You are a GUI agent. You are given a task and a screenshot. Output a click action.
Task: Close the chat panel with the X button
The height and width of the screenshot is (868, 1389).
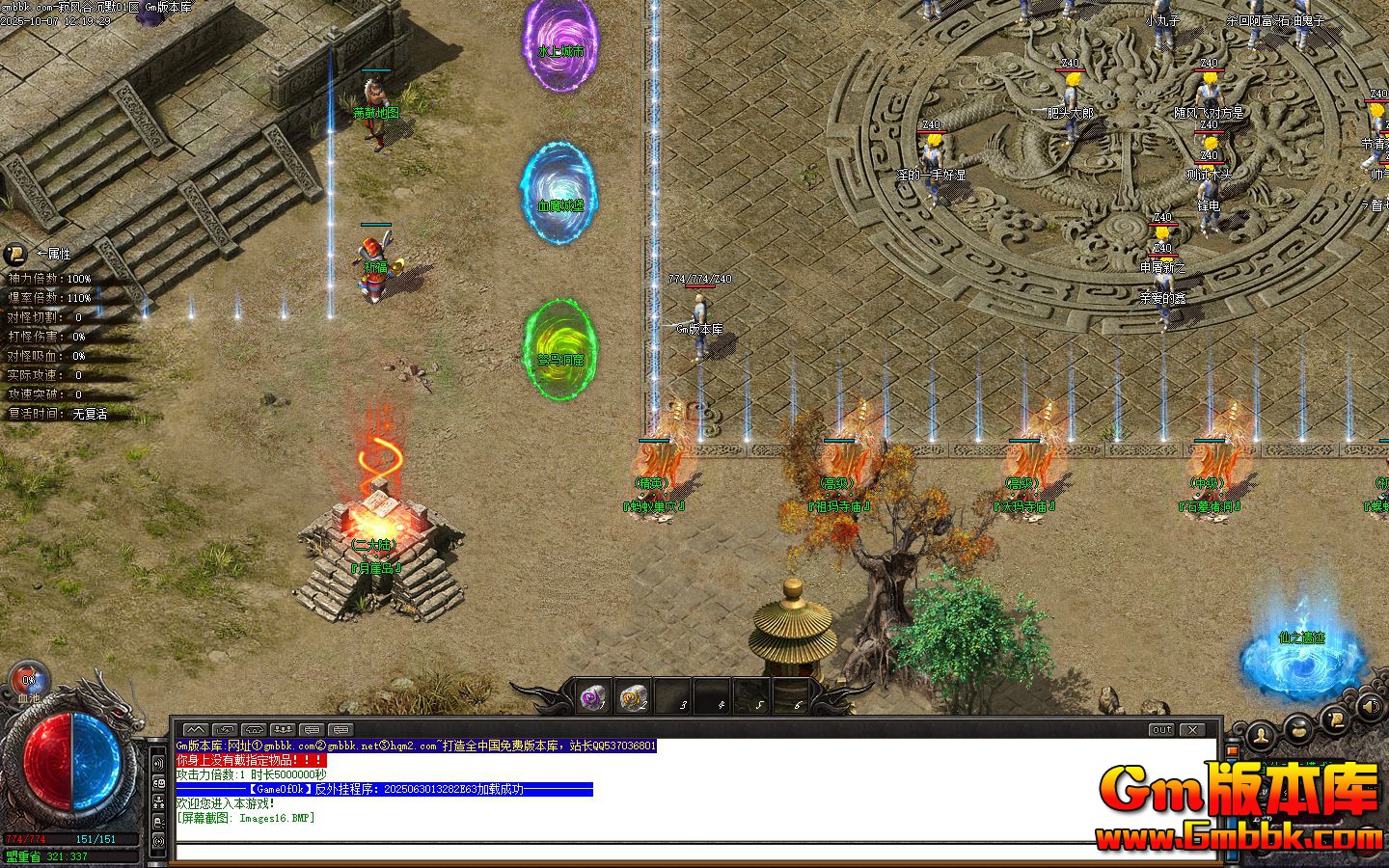tap(1192, 730)
